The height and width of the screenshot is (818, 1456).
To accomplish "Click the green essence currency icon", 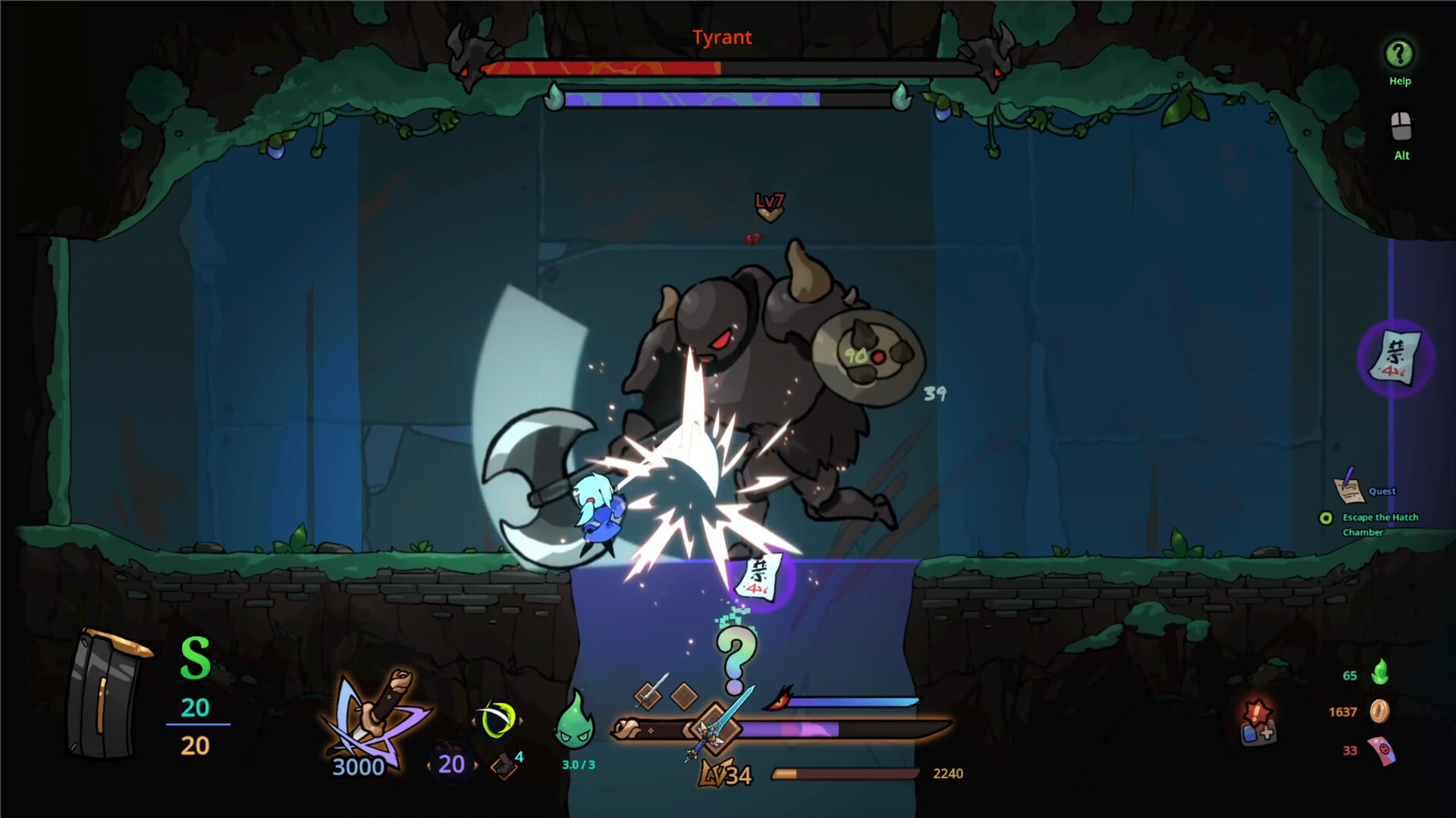I will 1381,673.
